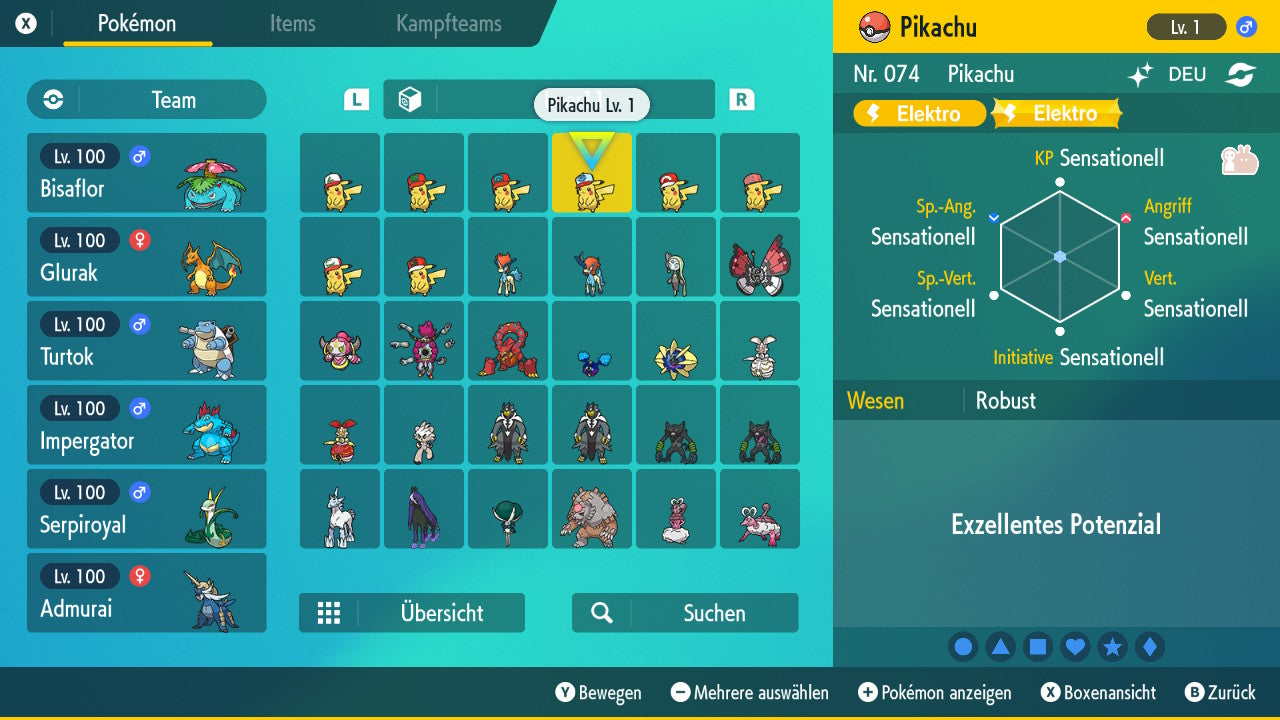The width and height of the screenshot is (1280, 720).
Task: Click the language cycle icon in top right
Action: (x=1240, y=73)
